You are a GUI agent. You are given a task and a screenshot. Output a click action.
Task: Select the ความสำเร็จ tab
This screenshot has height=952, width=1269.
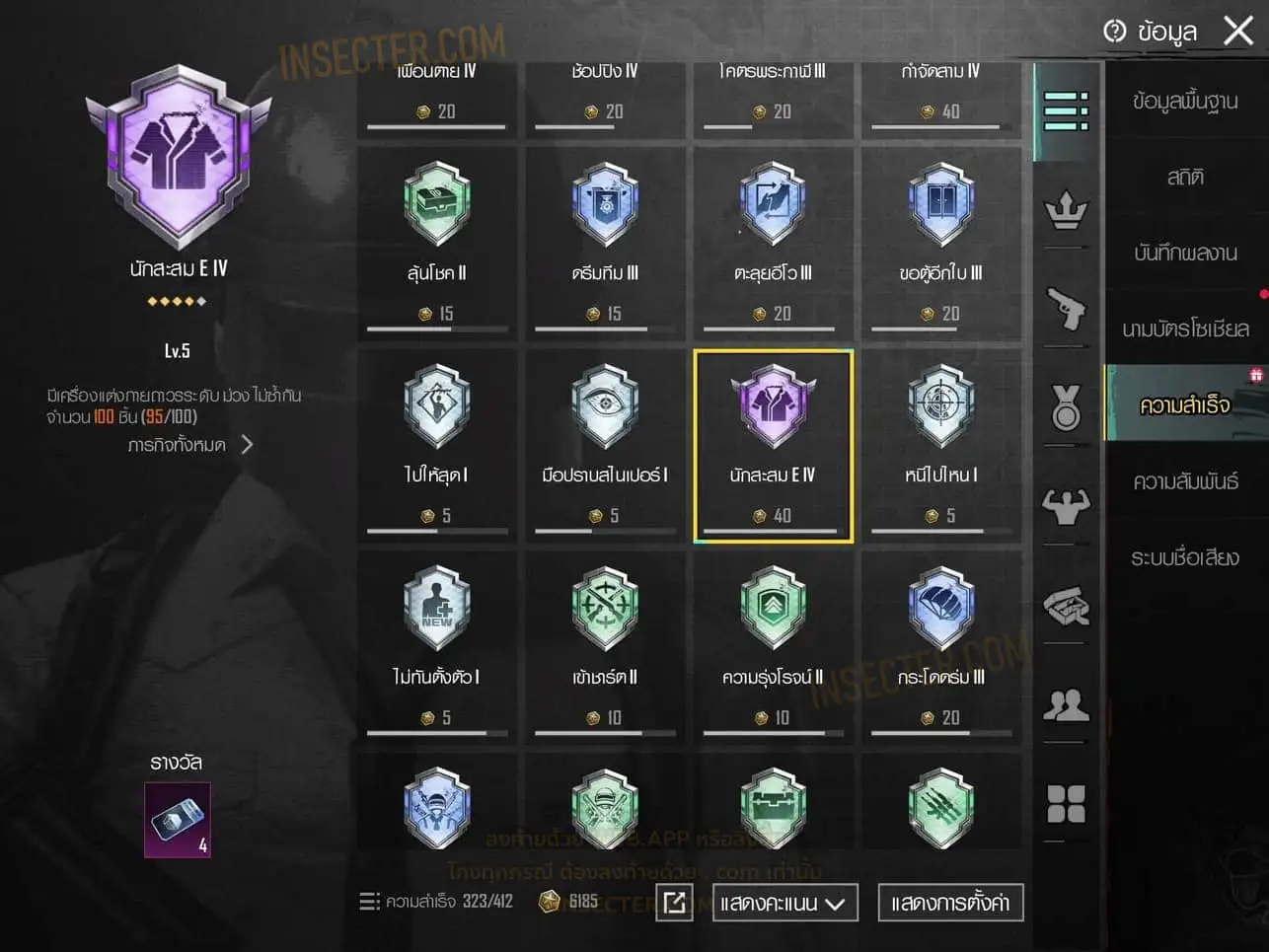1184,404
